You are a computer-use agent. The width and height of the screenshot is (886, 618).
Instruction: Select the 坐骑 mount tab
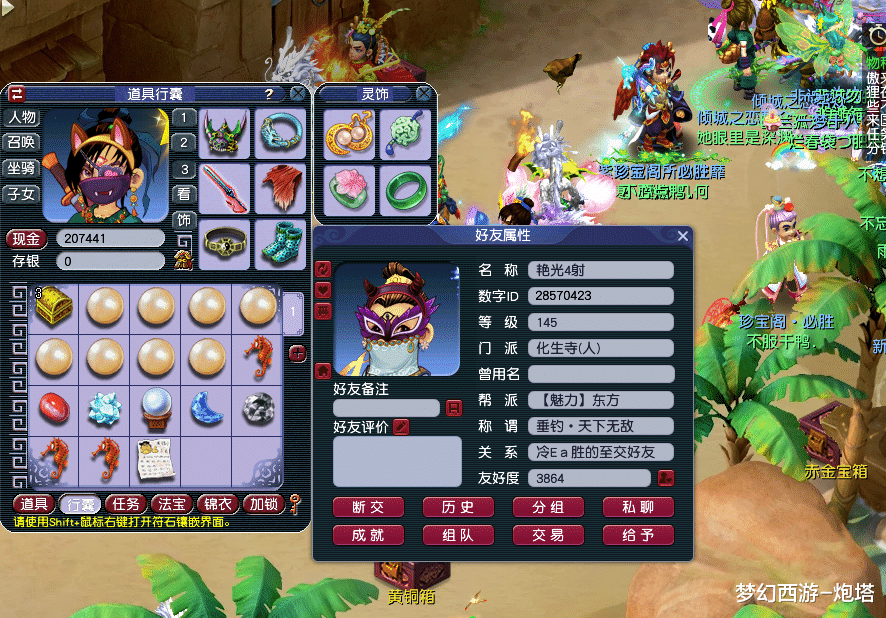tap(22, 168)
